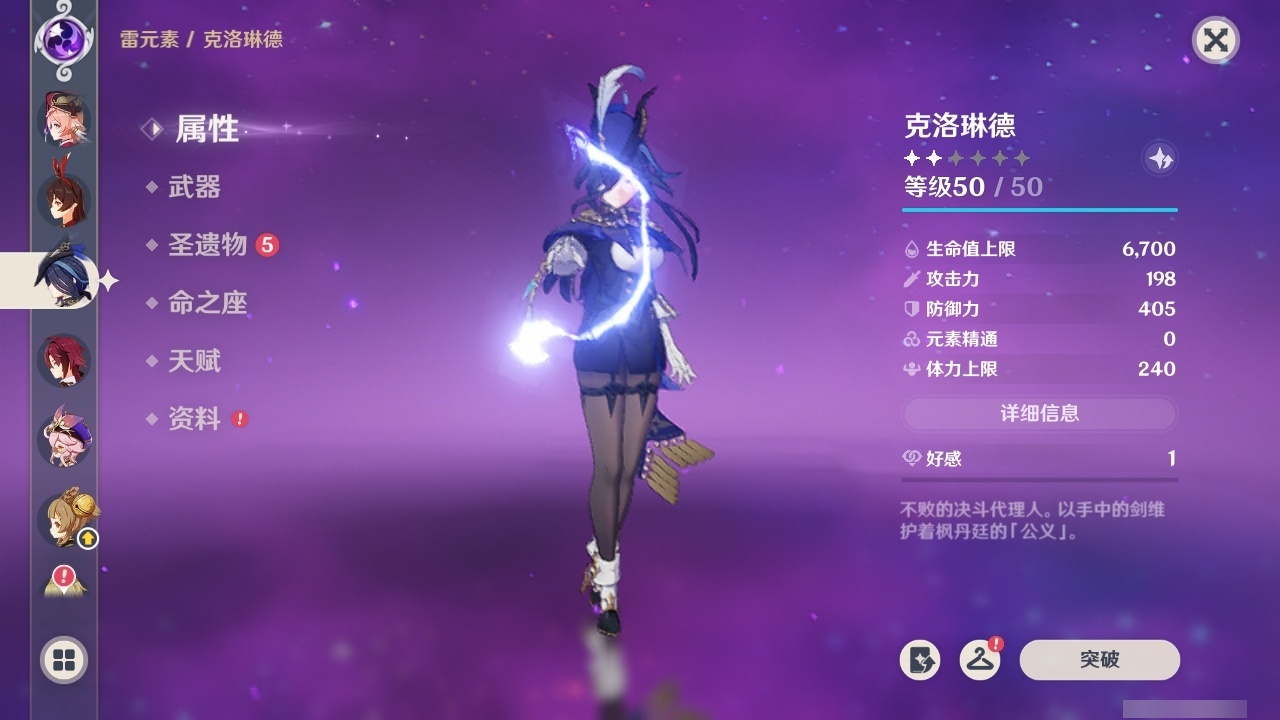Viewport: 1280px width, 720px height.
Task: Select the 属性 tab
Action: (x=205, y=129)
